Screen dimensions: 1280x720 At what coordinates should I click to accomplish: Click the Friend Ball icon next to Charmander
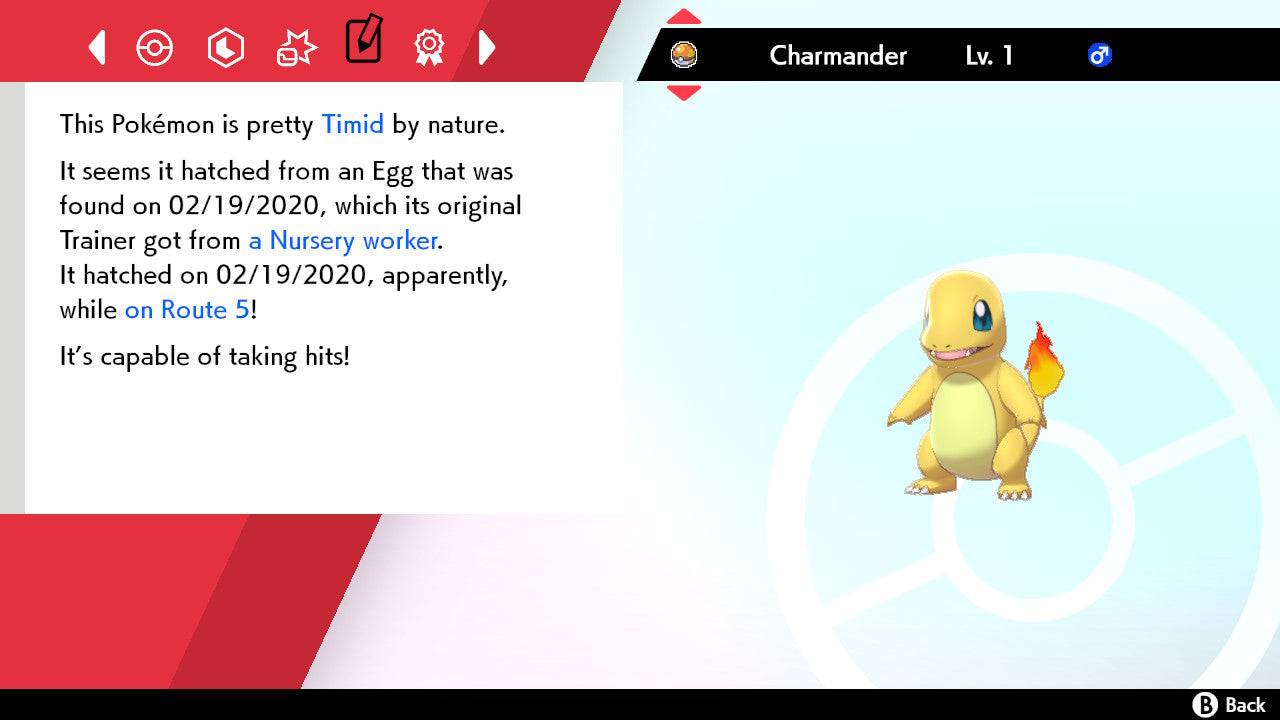(x=685, y=56)
